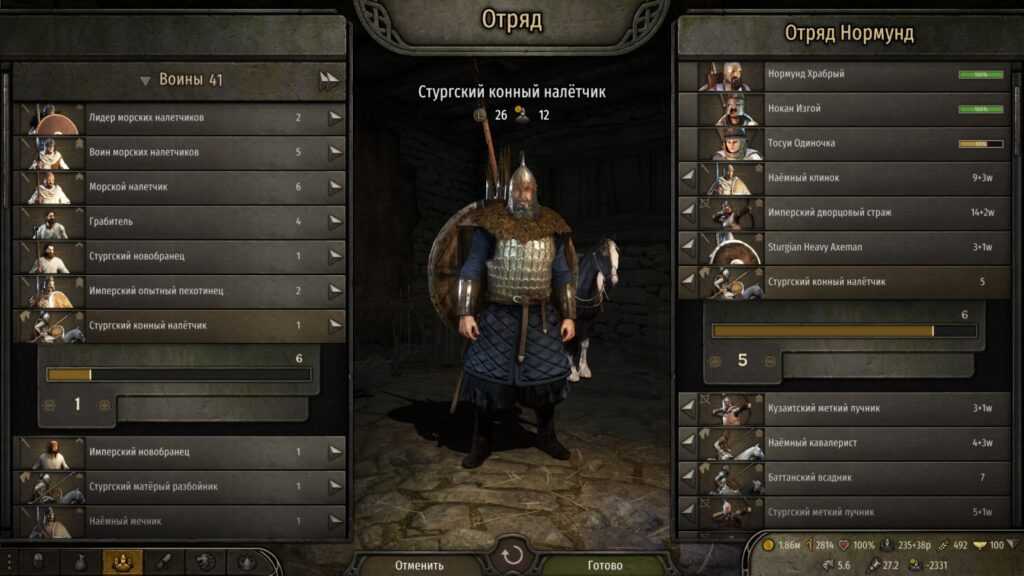Confirm with the Готово button
1024x576 pixels.
(604, 565)
